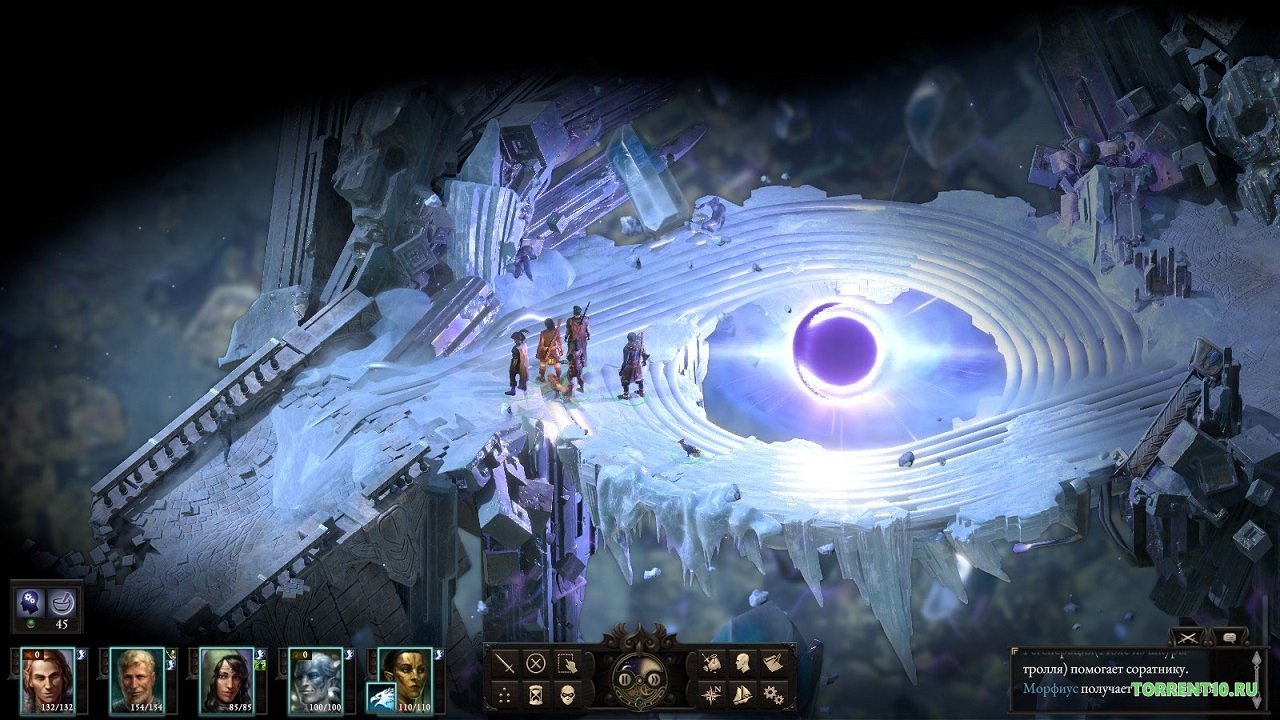Switch to the combat log crossed-swords tab
This screenshot has width=1280, height=720.
click(1187, 637)
